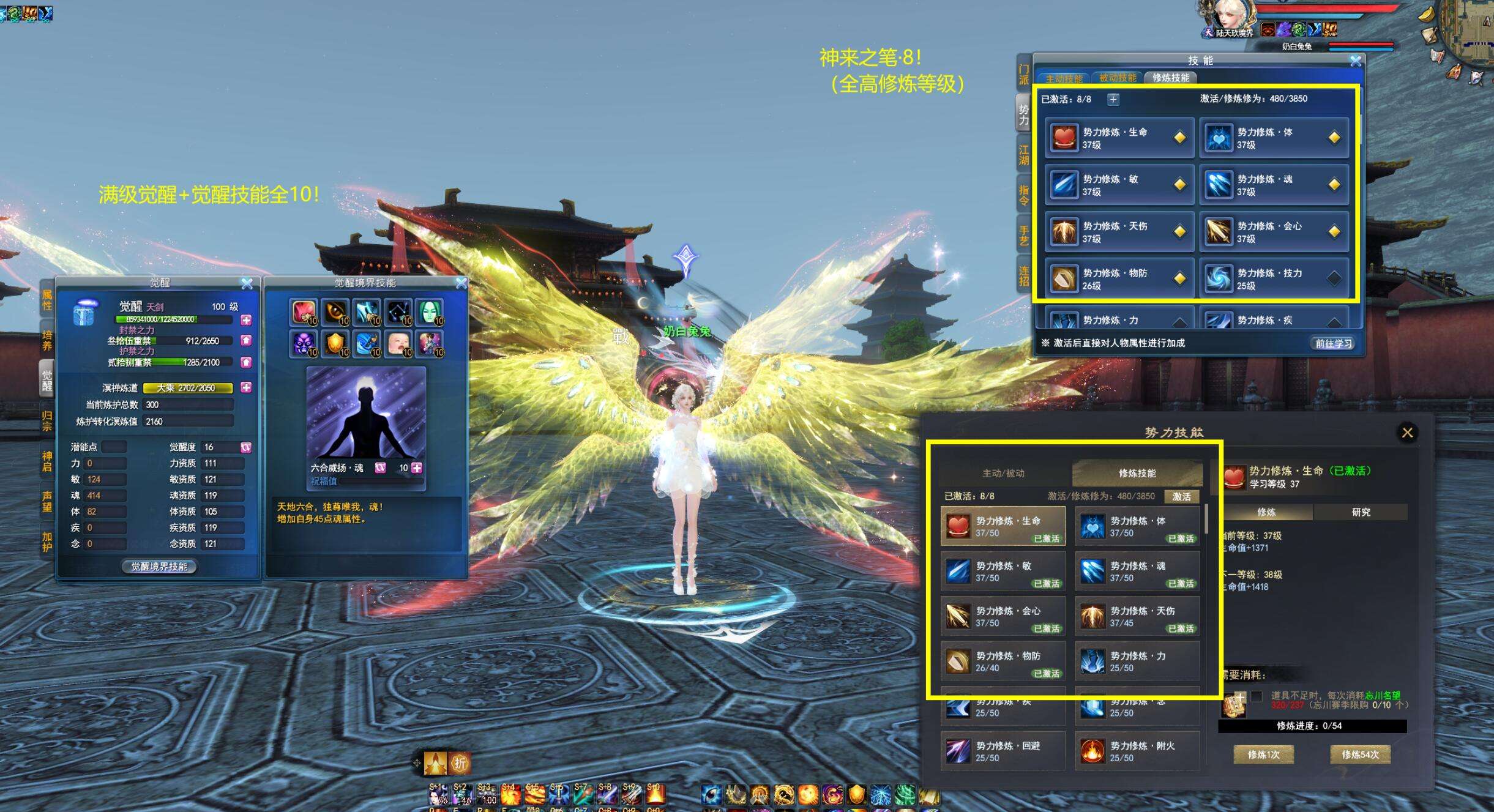
Task: Click the 修炼1次 button
Action: point(1263,754)
